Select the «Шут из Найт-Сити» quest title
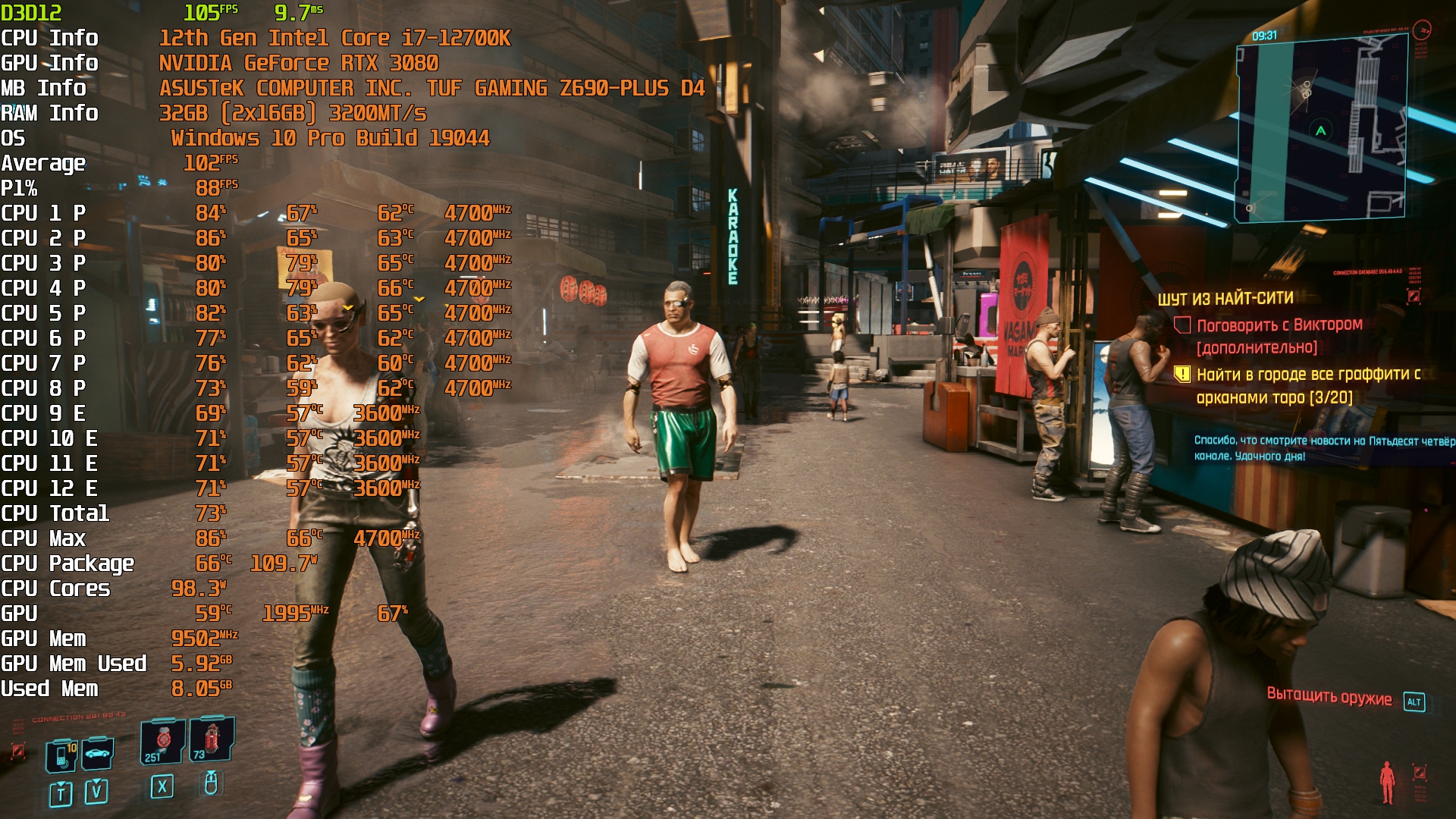Screen dimensions: 1456x819 tap(1225, 299)
